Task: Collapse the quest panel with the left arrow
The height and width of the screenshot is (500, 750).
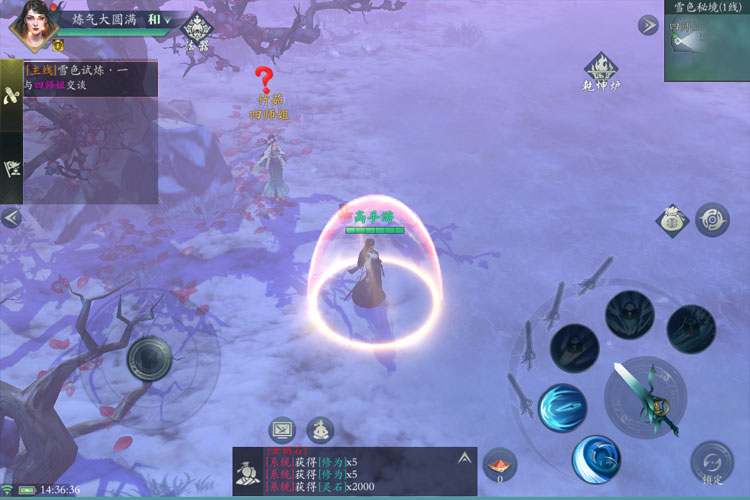Action: click(x=12, y=217)
